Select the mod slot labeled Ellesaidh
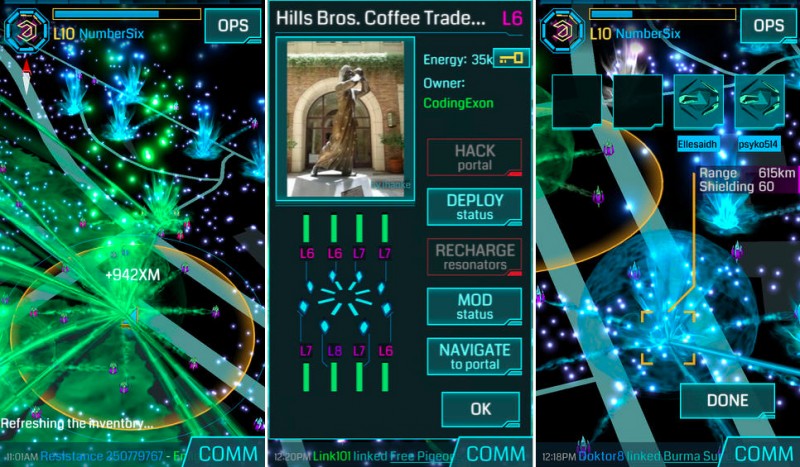This screenshot has height=467, width=800. (x=699, y=101)
